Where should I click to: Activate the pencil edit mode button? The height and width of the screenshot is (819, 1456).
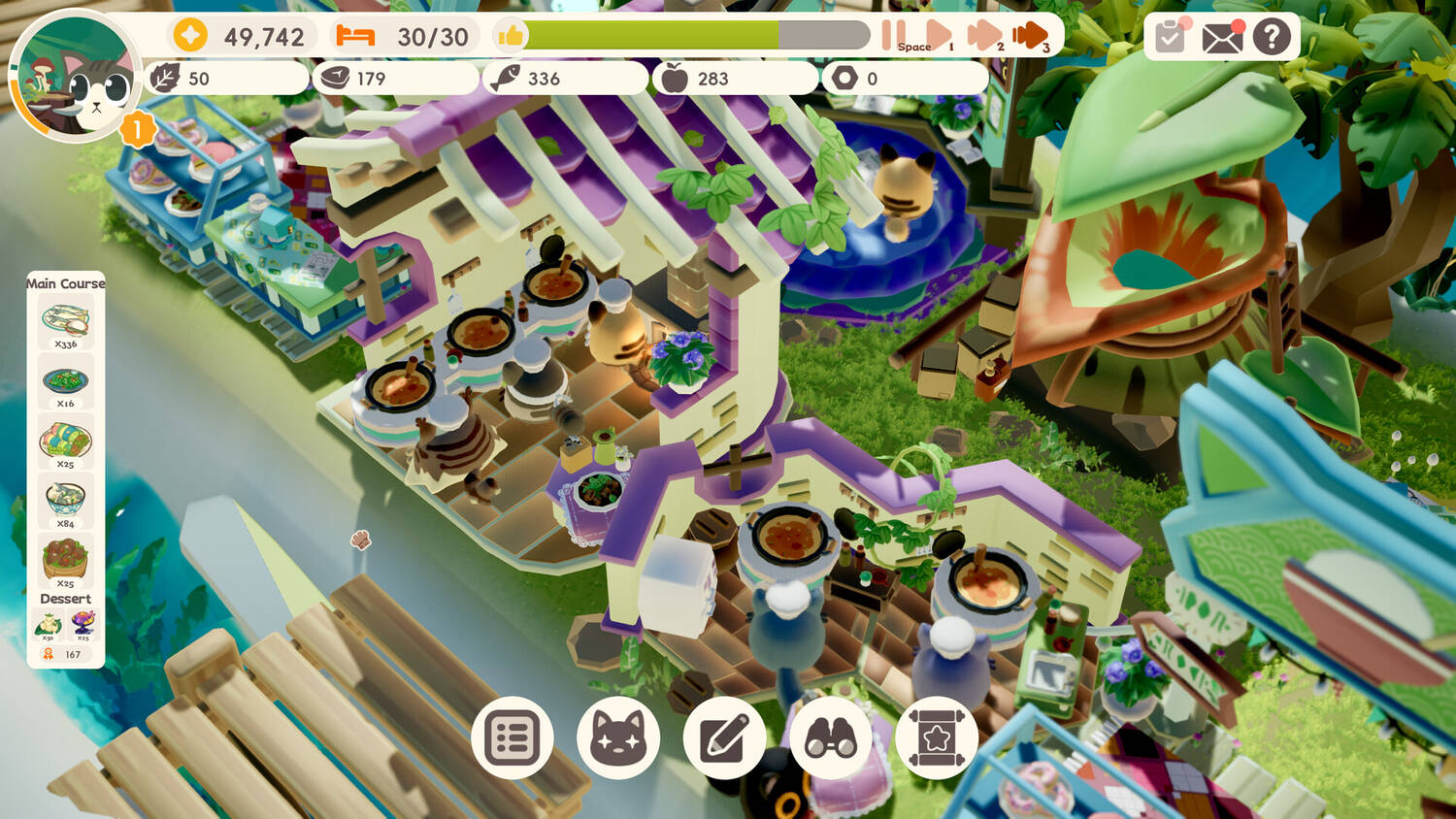(x=725, y=738)
